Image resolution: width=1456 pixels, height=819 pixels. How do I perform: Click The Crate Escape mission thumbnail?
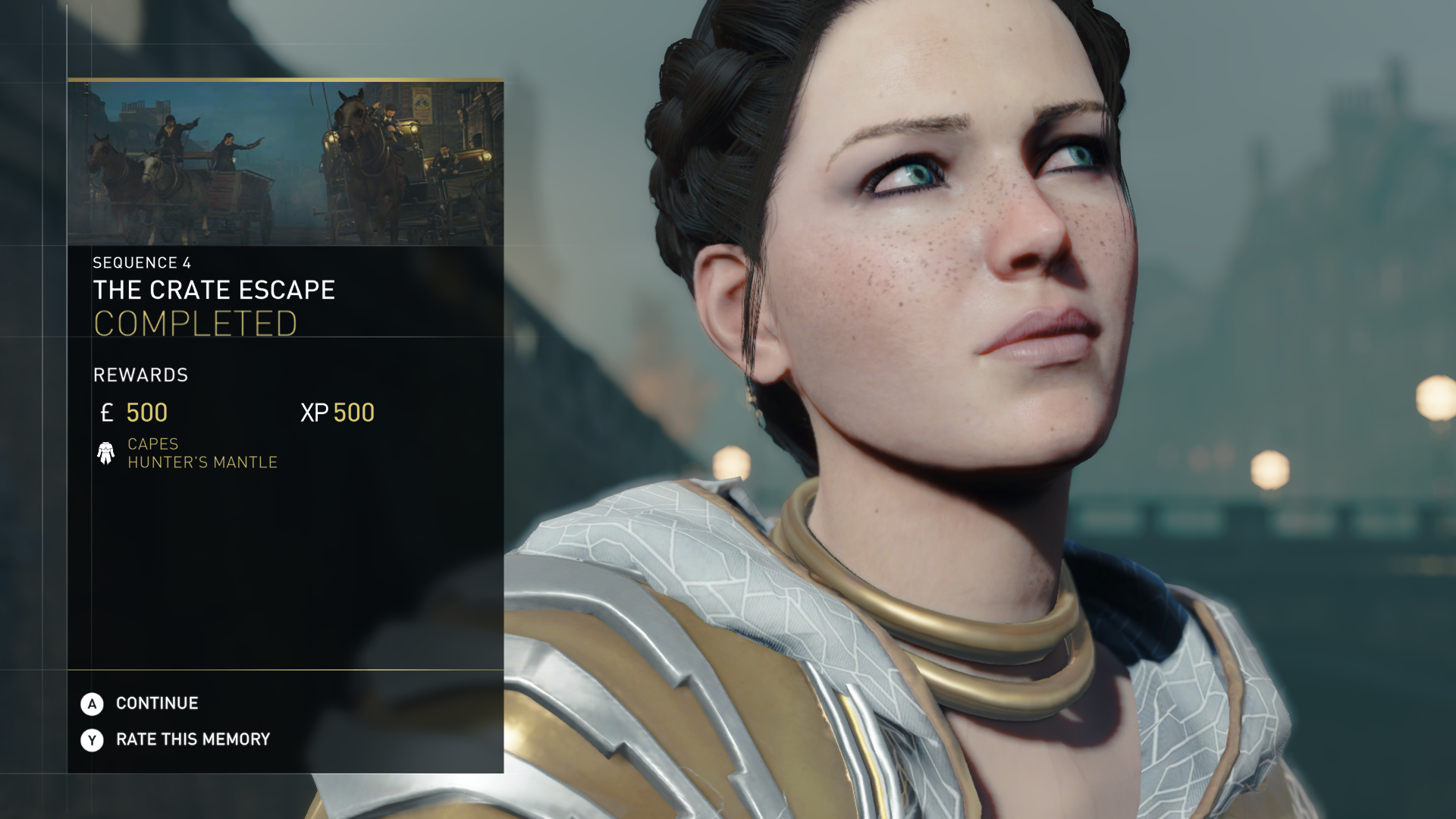pyautogui.click(x=285, y=164)
